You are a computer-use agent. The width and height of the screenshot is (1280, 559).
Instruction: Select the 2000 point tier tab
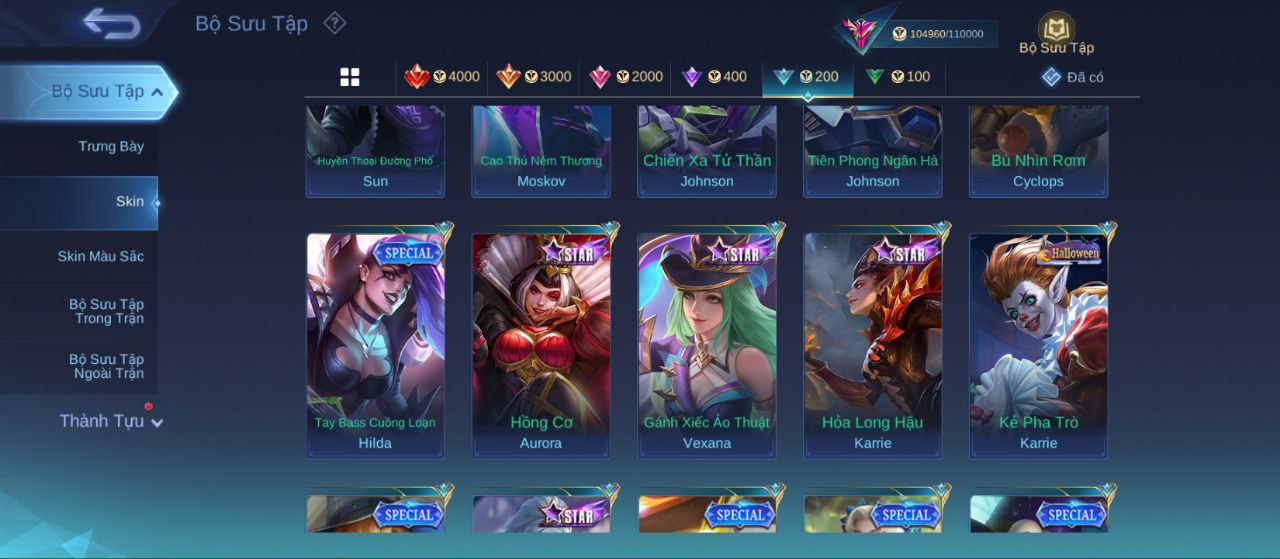tap(626, 77)
